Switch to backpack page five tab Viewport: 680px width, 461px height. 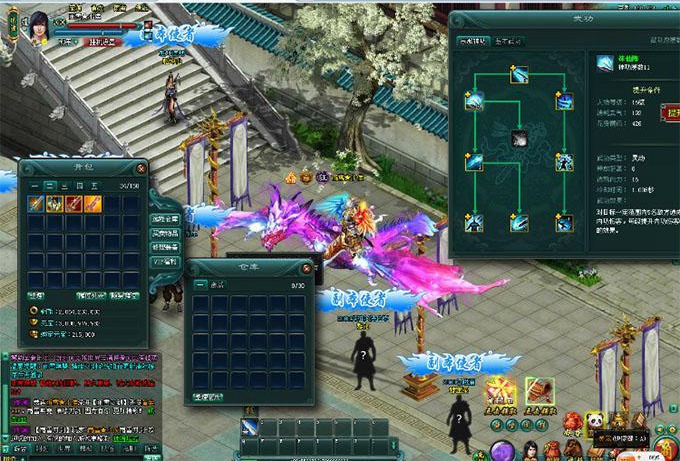[94, 186]
